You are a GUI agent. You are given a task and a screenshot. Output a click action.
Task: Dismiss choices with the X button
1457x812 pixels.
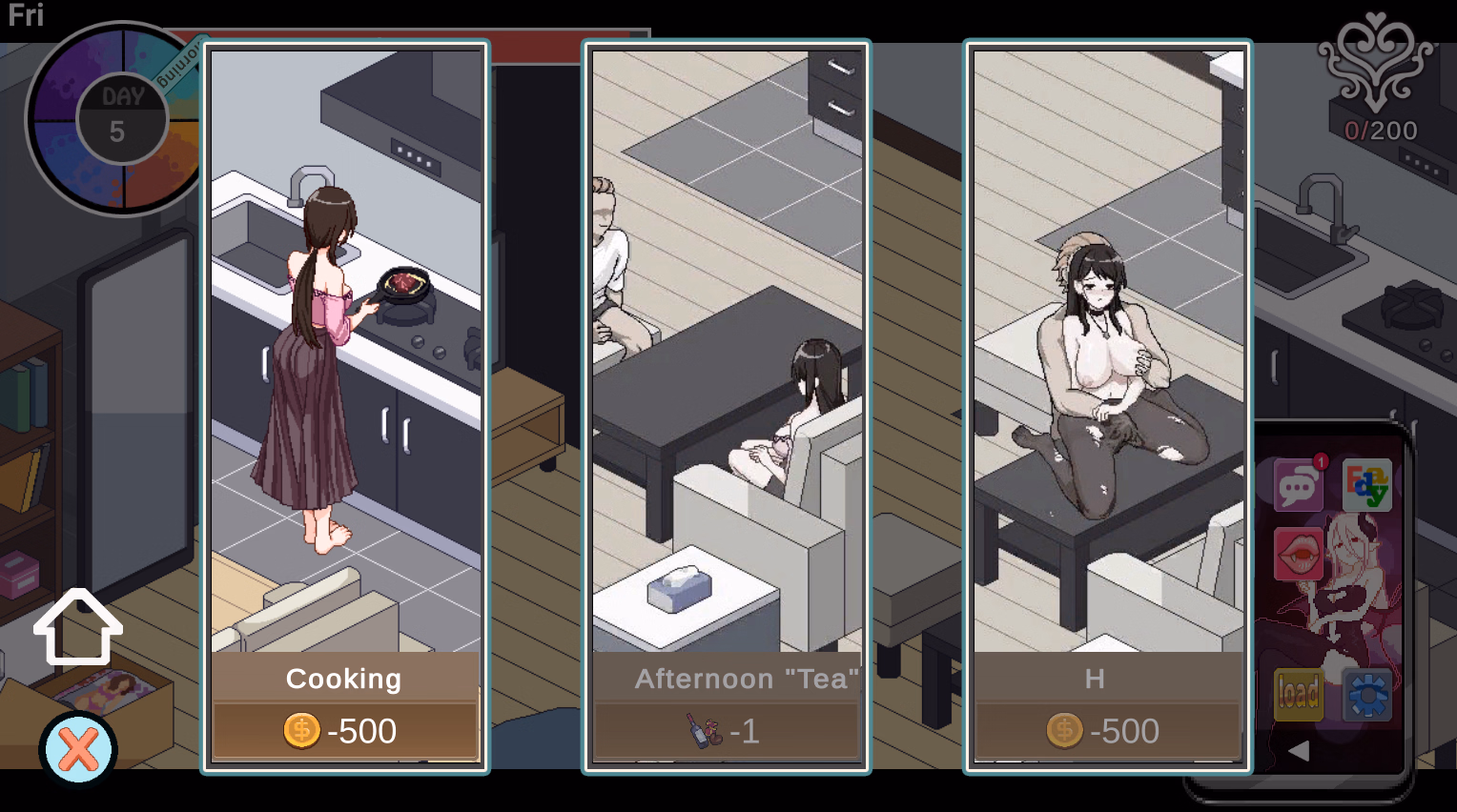point(77,751)
